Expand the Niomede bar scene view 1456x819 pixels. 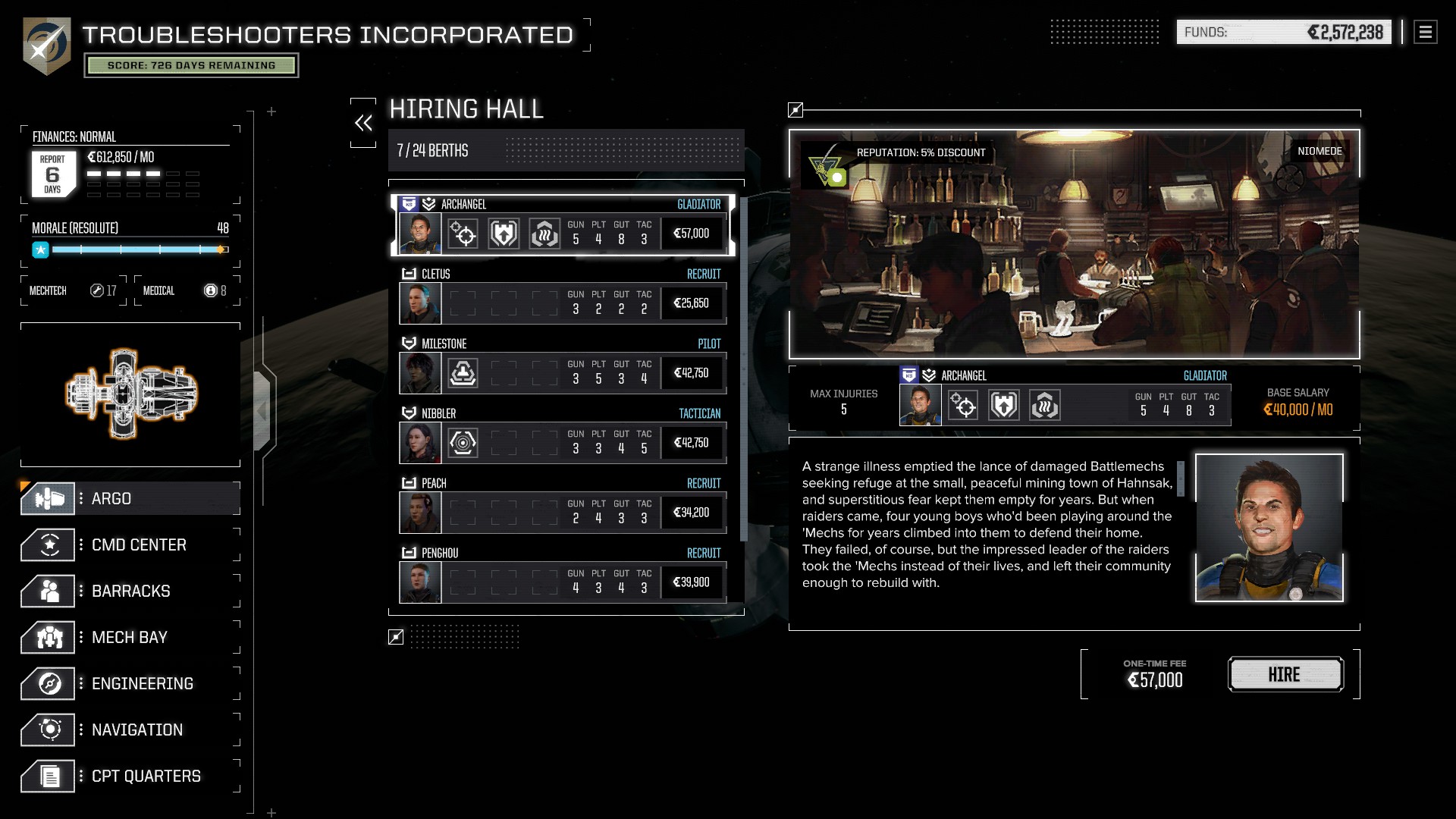(795, 110)
